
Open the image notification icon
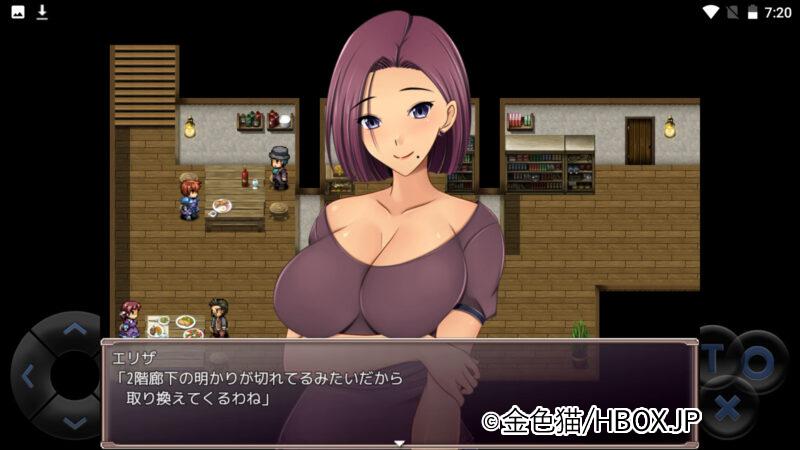coord(18,12)
